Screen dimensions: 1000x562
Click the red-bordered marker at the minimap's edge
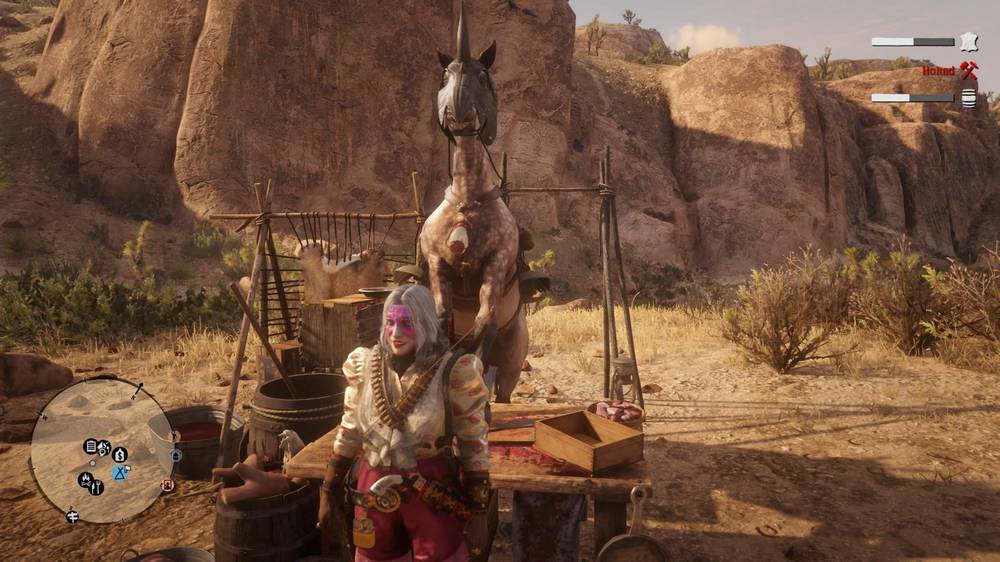(168, 485)
